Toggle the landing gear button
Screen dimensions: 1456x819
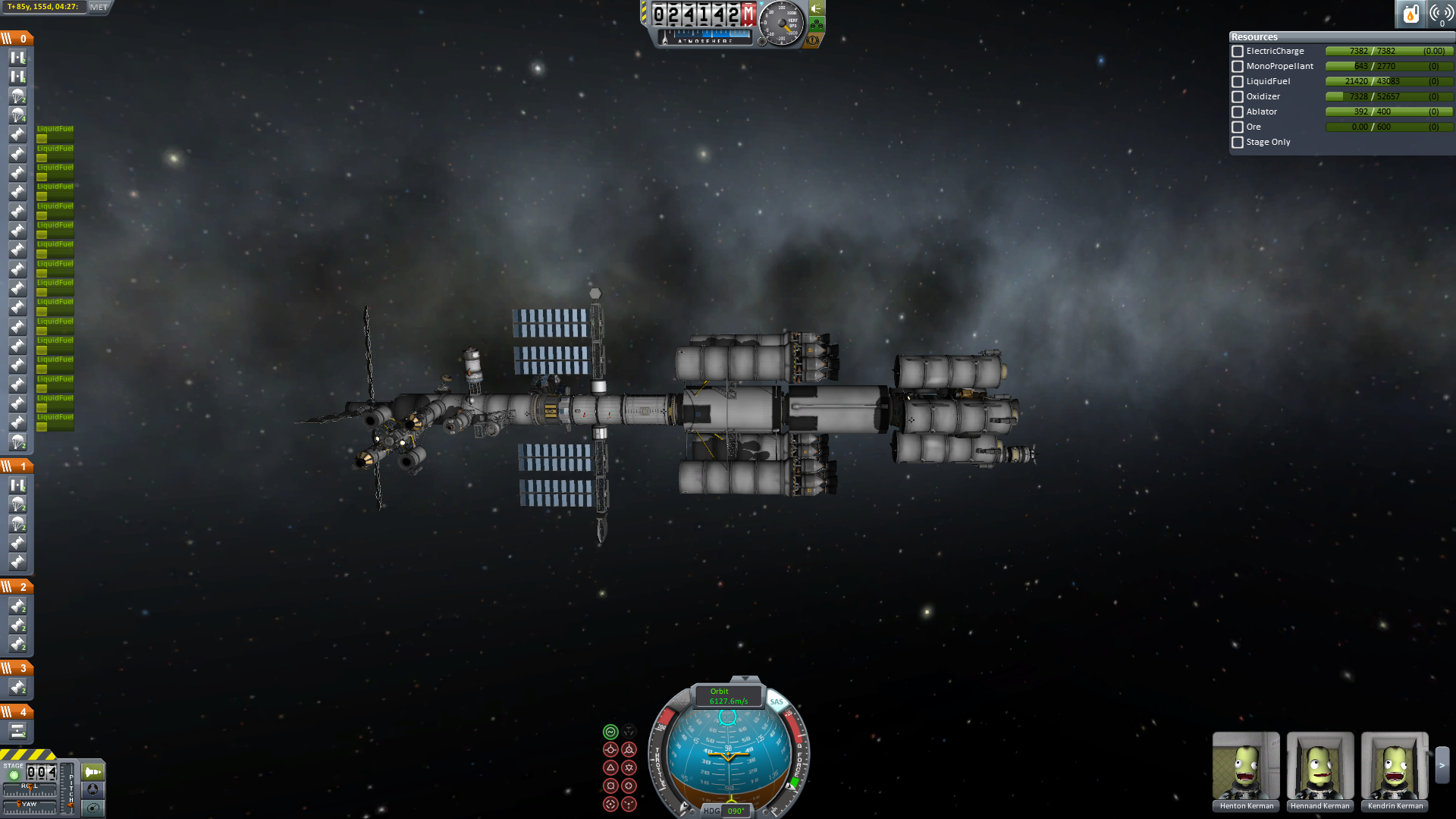[x=817, y=24]
